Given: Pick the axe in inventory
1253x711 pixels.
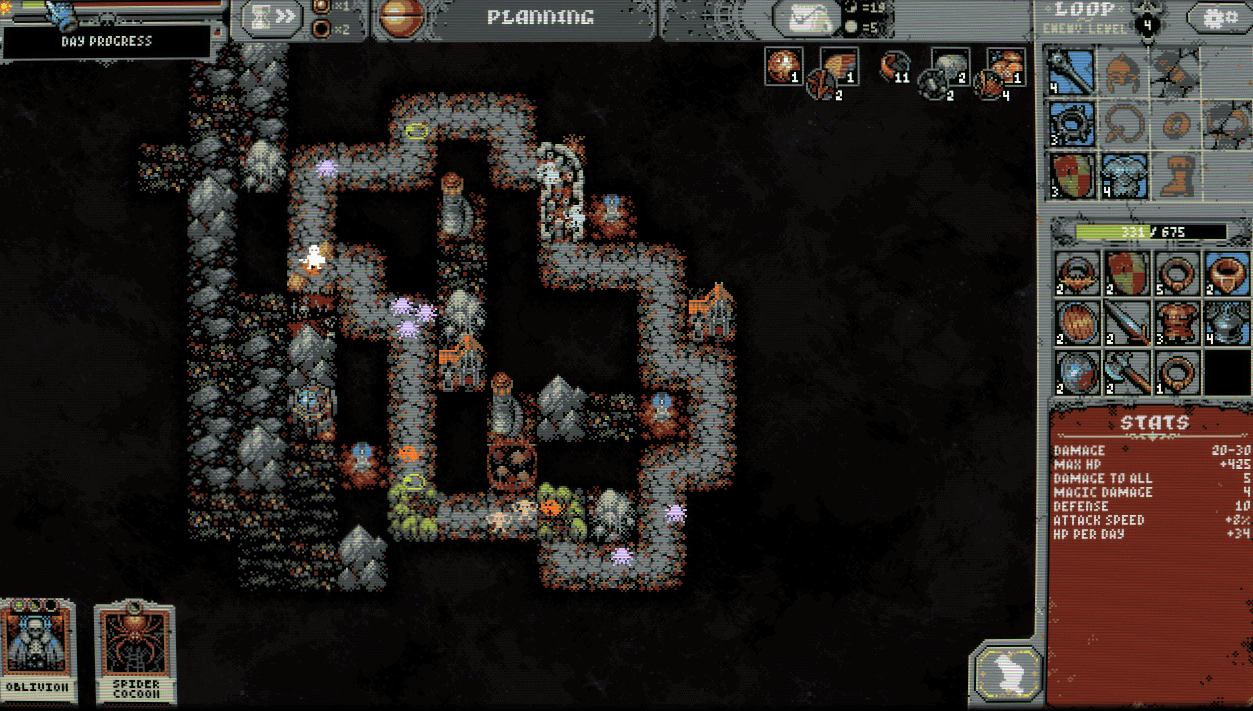Looking at the screenshot, I should (1127, 372).
